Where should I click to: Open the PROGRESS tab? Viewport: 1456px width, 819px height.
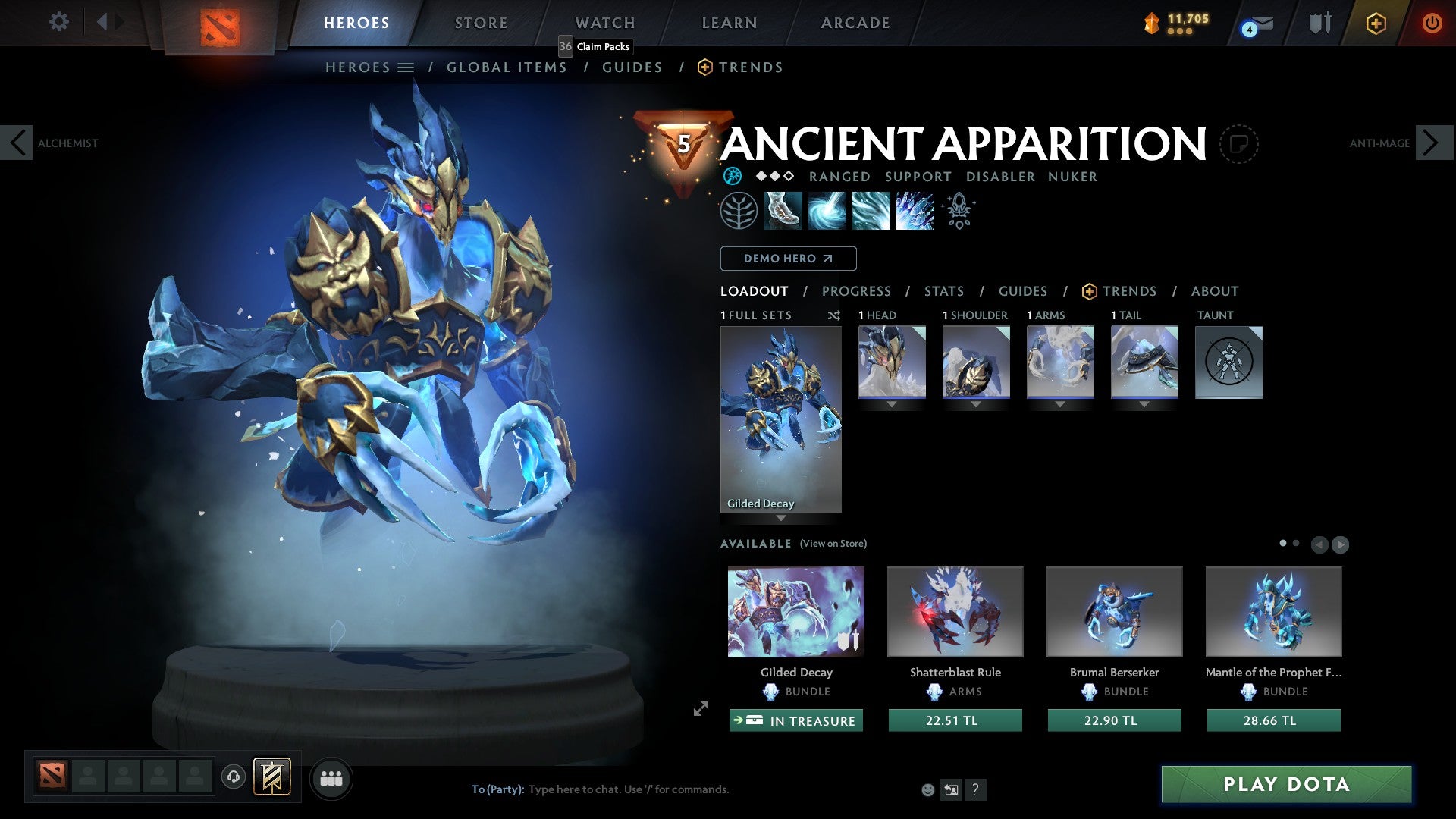pos(857,291)
